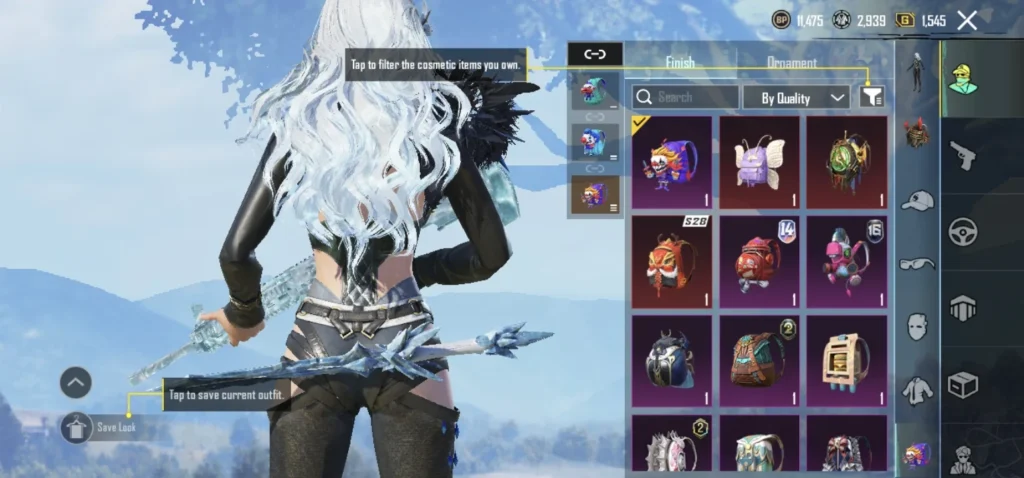Open the weapons category with the pistol icon

(963, 155)
